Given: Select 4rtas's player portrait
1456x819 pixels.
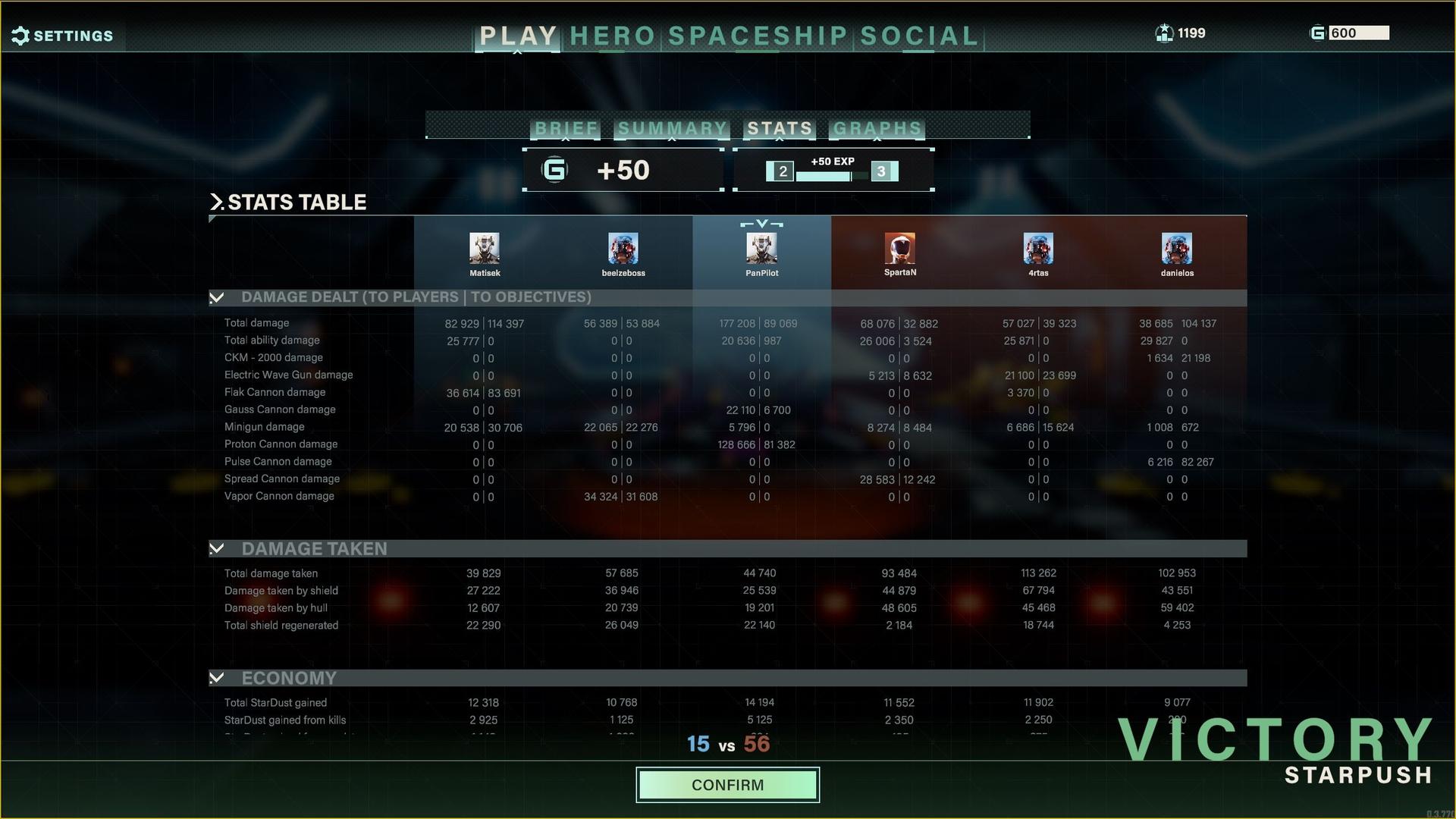Looking at the screenshot, I should click(1038, 248).
